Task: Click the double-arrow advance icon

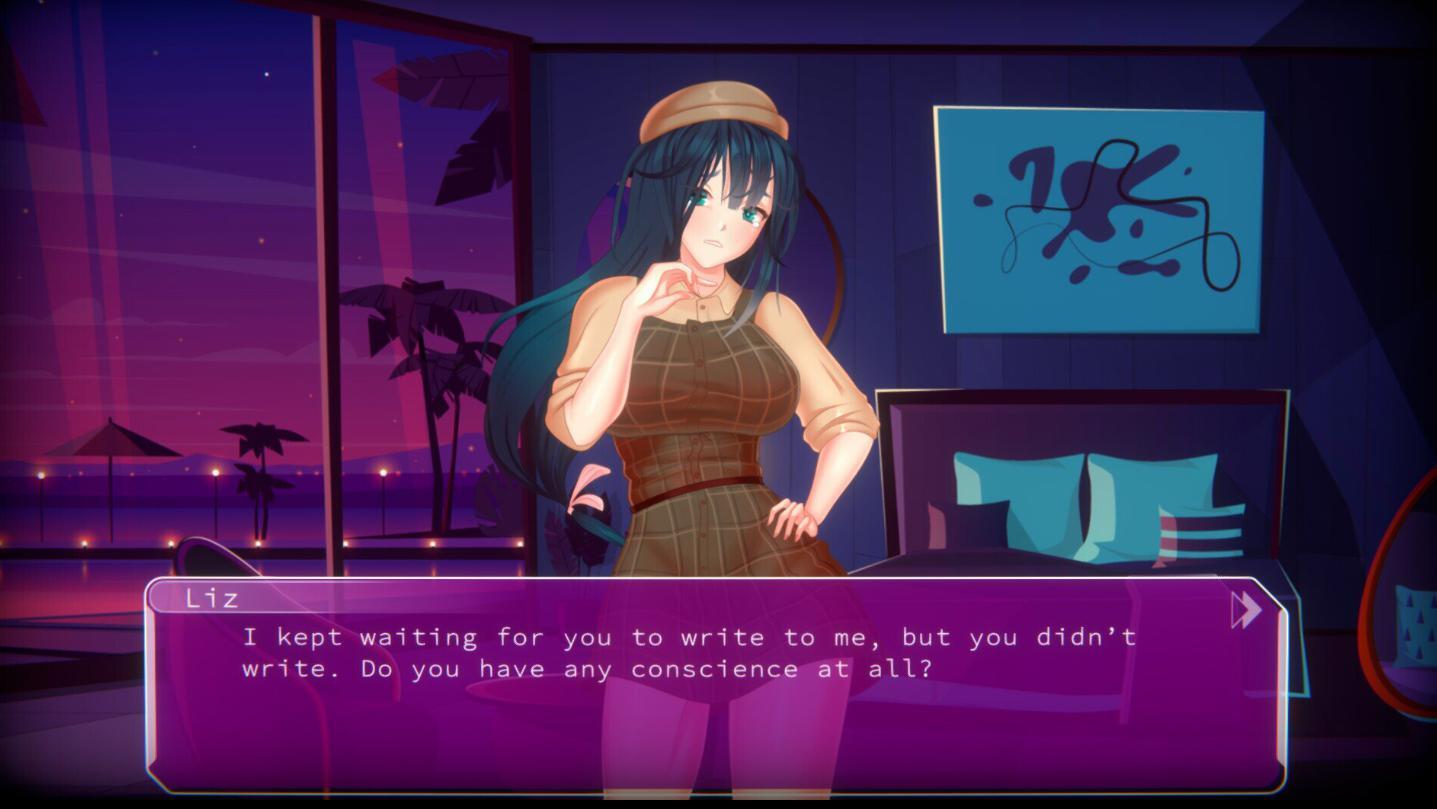Action: (1245, 608)
